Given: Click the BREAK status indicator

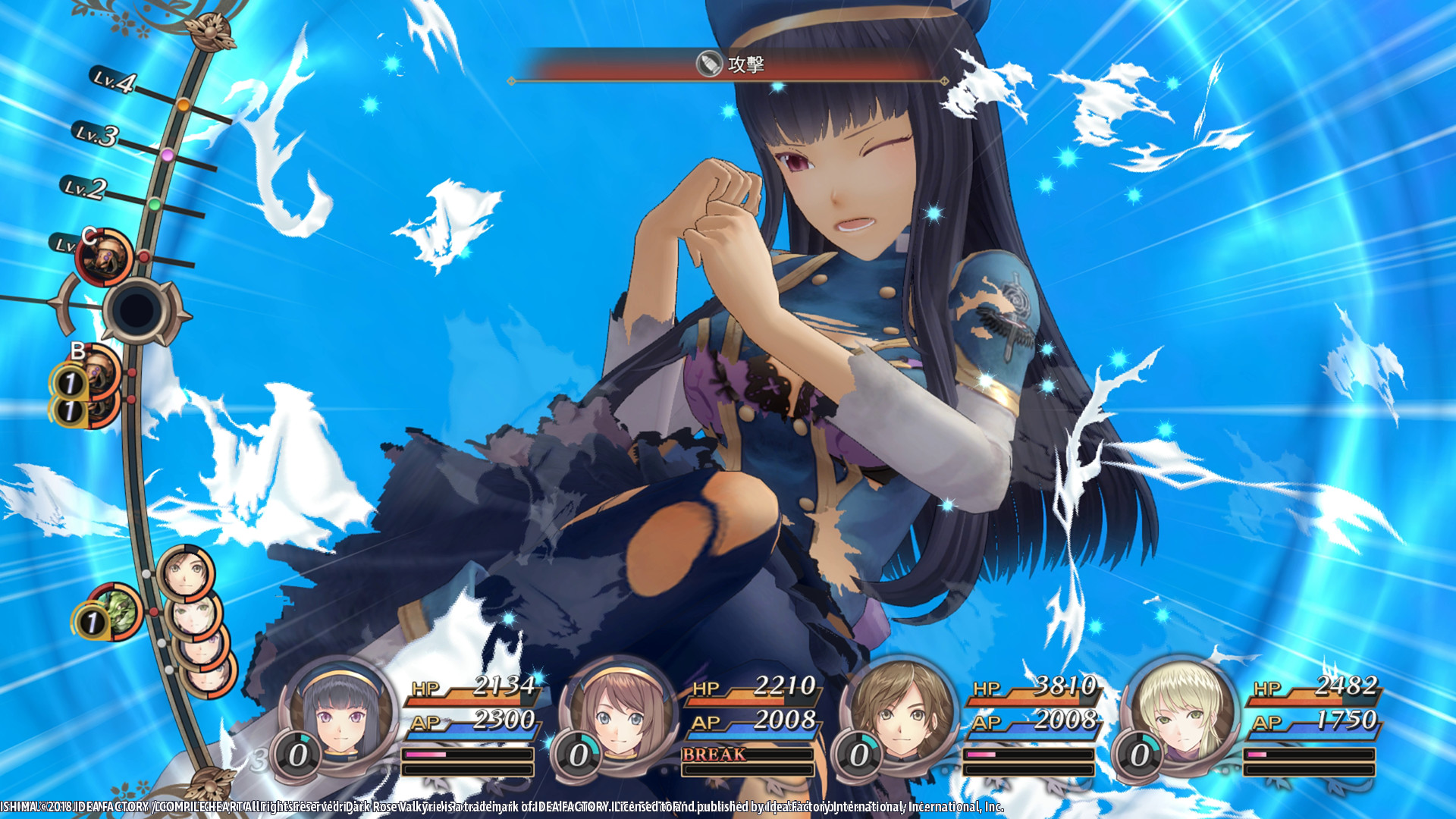Looking at the screenshot, I should [714, 754].
